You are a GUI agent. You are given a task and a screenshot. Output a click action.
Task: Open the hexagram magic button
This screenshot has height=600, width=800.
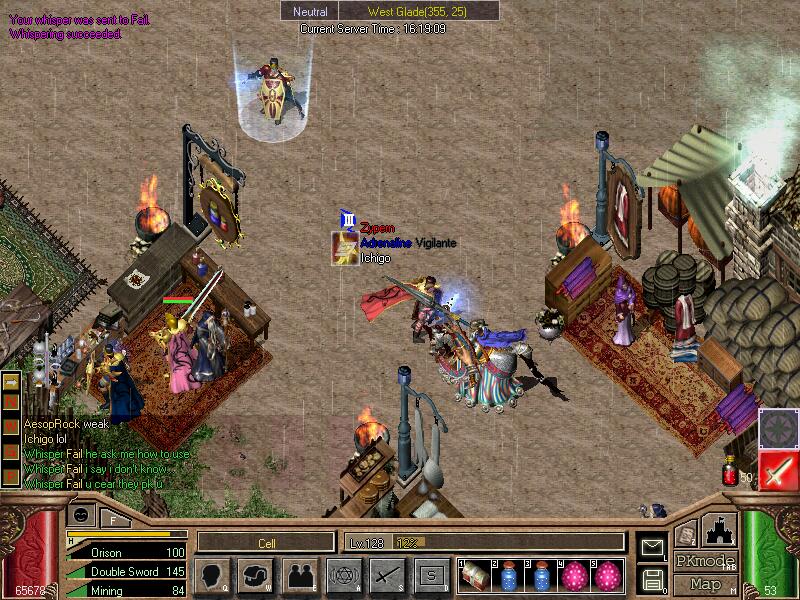[x=343, y=575]
